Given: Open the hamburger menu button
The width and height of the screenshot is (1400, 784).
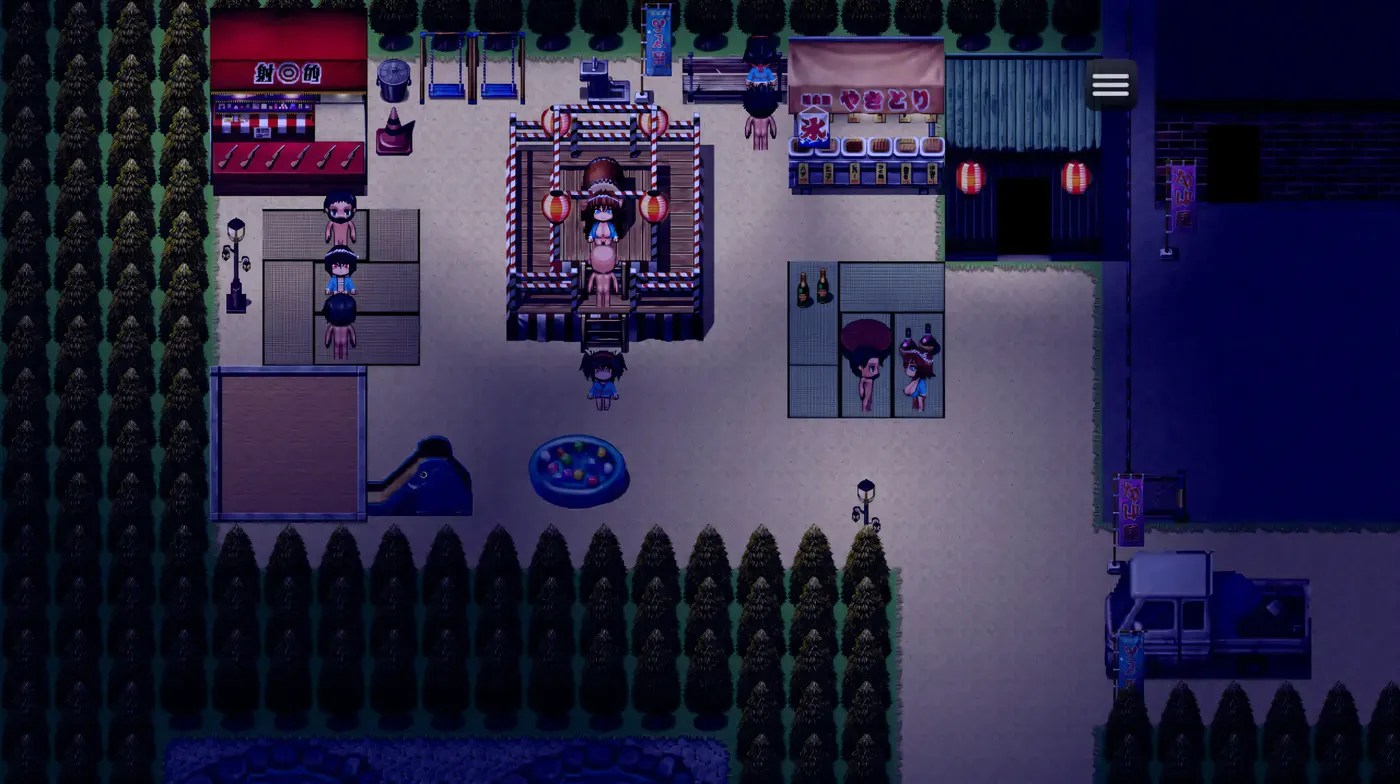Looking at the screenshot, I should point(1110,85).
